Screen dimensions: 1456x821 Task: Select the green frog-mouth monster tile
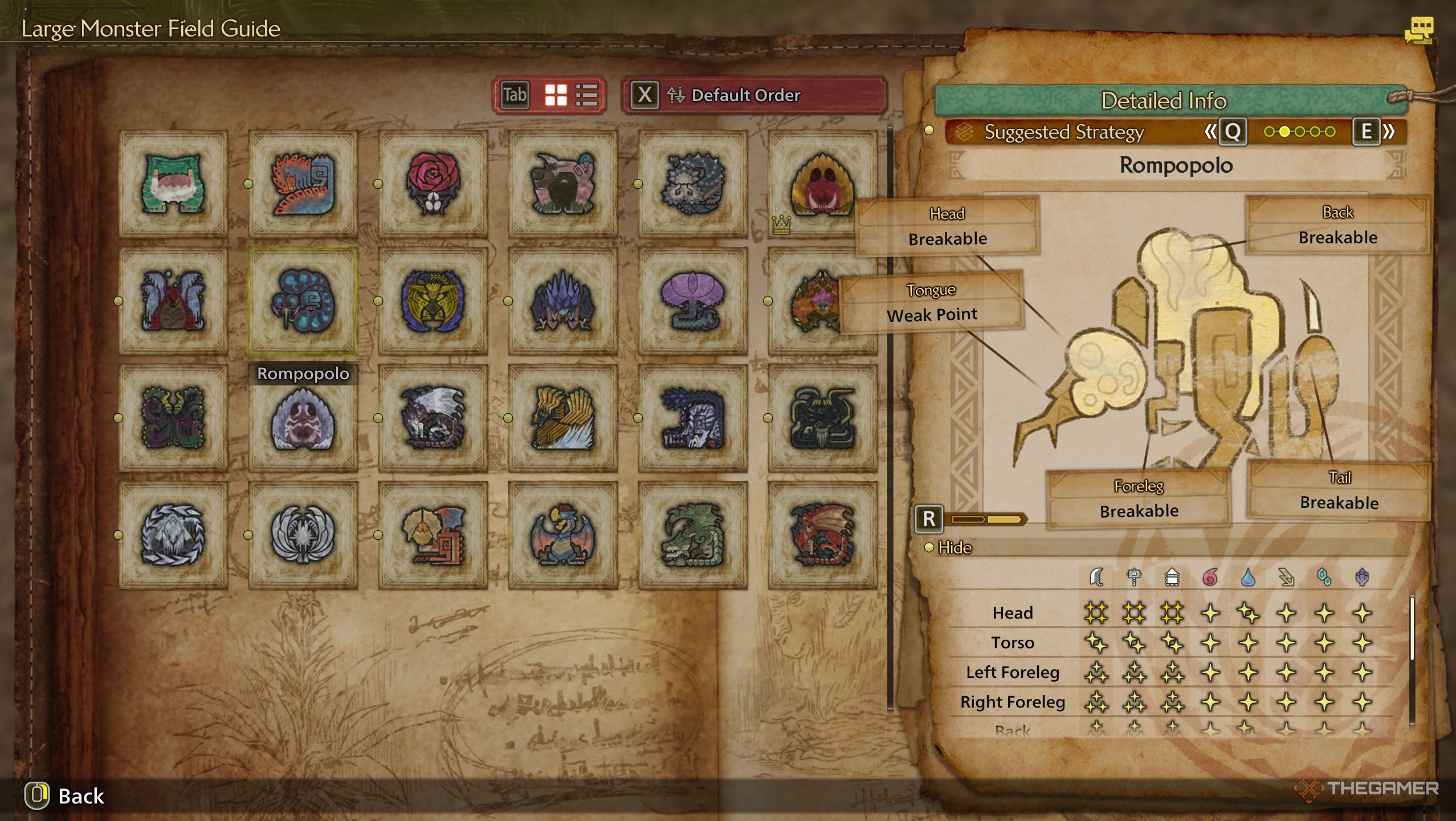[173, 183]
